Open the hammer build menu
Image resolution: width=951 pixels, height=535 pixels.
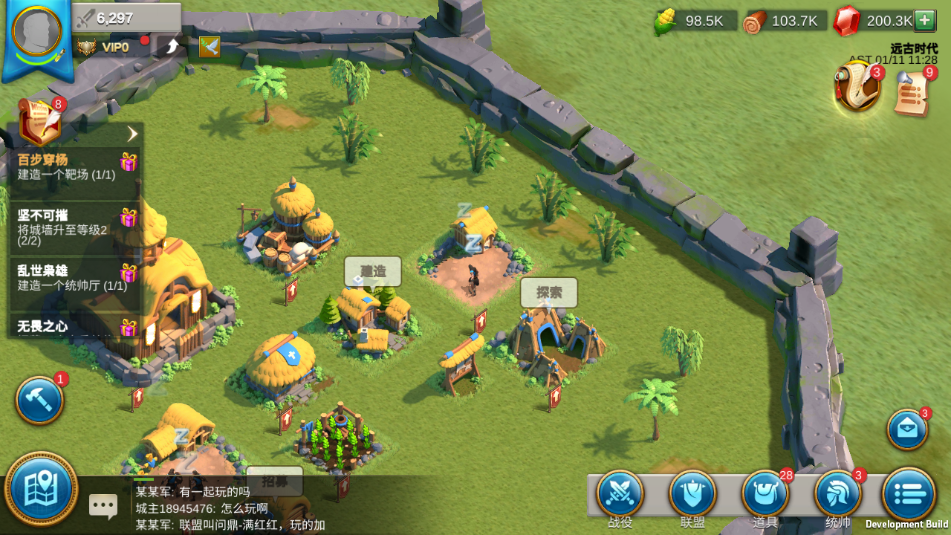(x=40, y=400)
